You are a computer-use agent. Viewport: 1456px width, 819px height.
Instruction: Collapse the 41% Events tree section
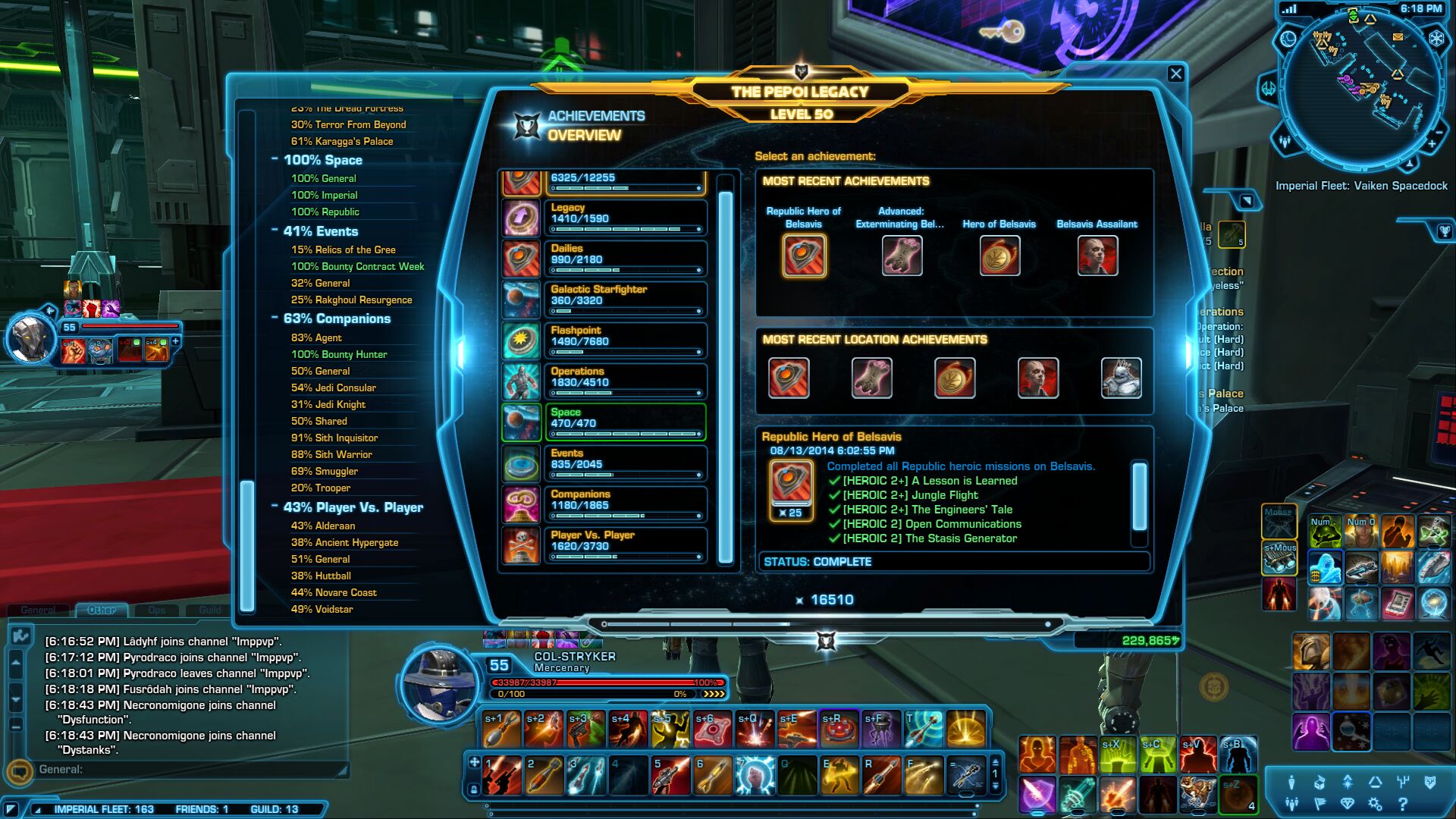click(x=275, y=231)
